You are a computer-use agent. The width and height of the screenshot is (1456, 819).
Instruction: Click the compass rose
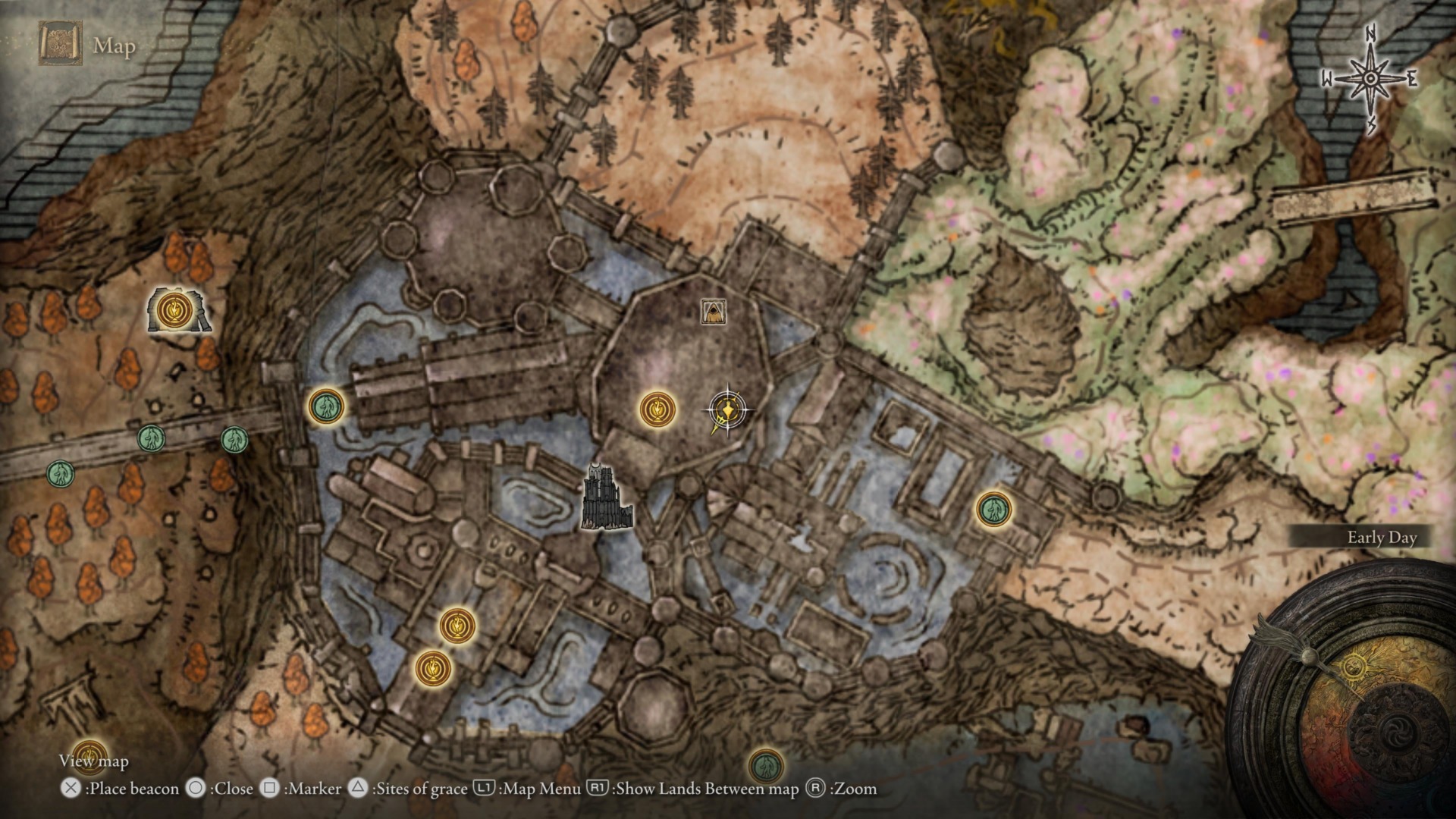[1370, 79]
